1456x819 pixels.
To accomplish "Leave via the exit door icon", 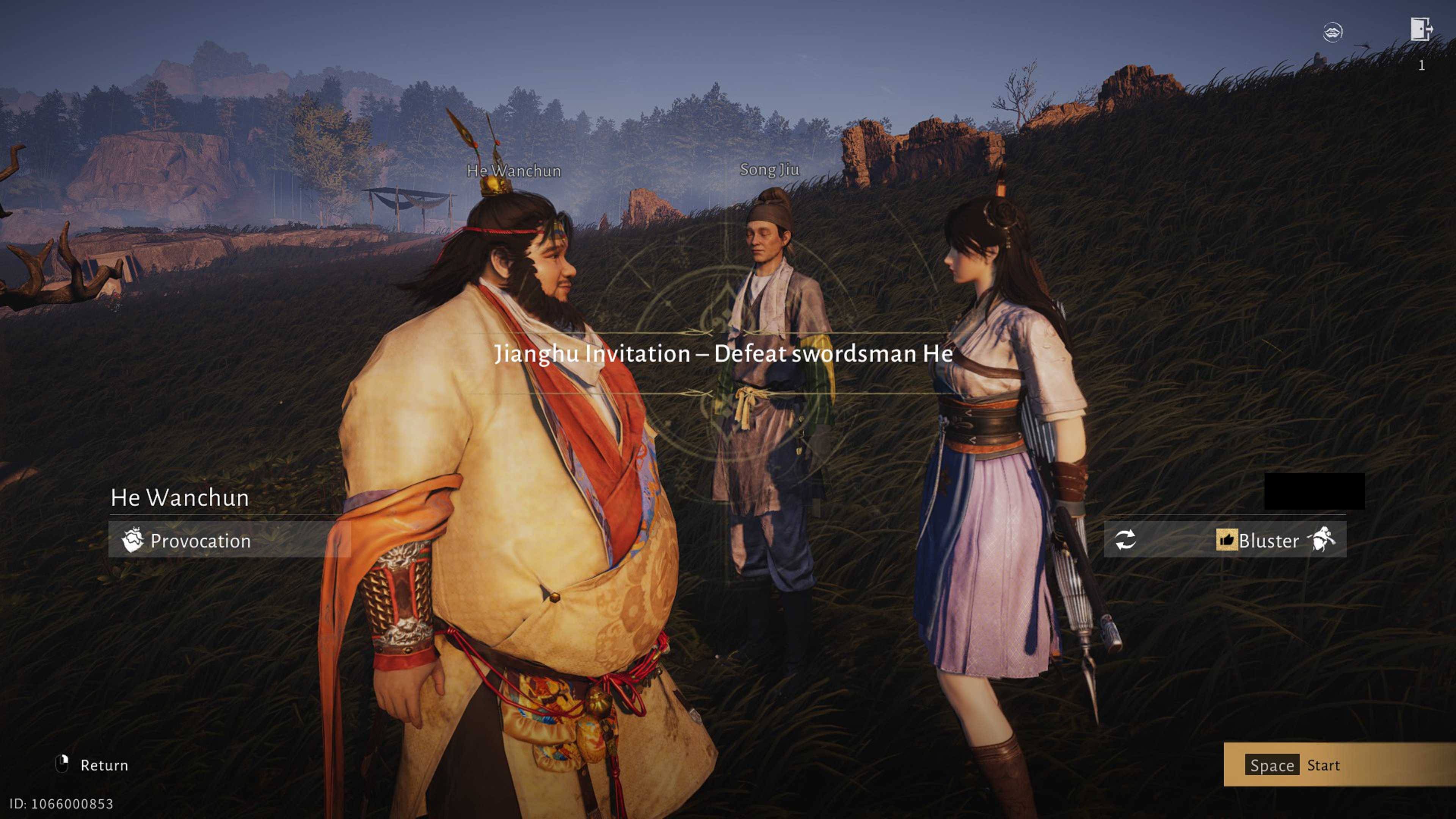I will pos(1420,30).
